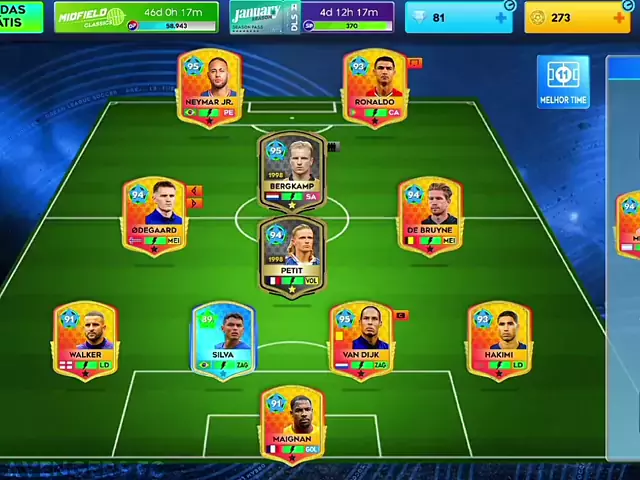The height and width of the screenshot is (480, 640).
Task: Select the Petit player card
Action: [292, 255]
